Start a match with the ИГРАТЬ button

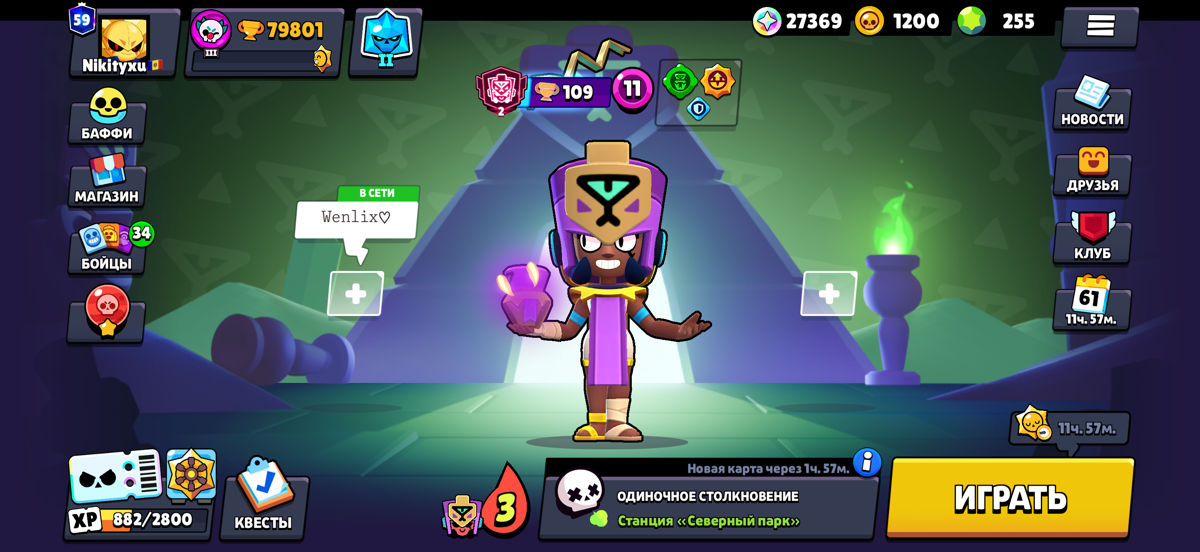pyautogui.click(x=1010, y=497)
